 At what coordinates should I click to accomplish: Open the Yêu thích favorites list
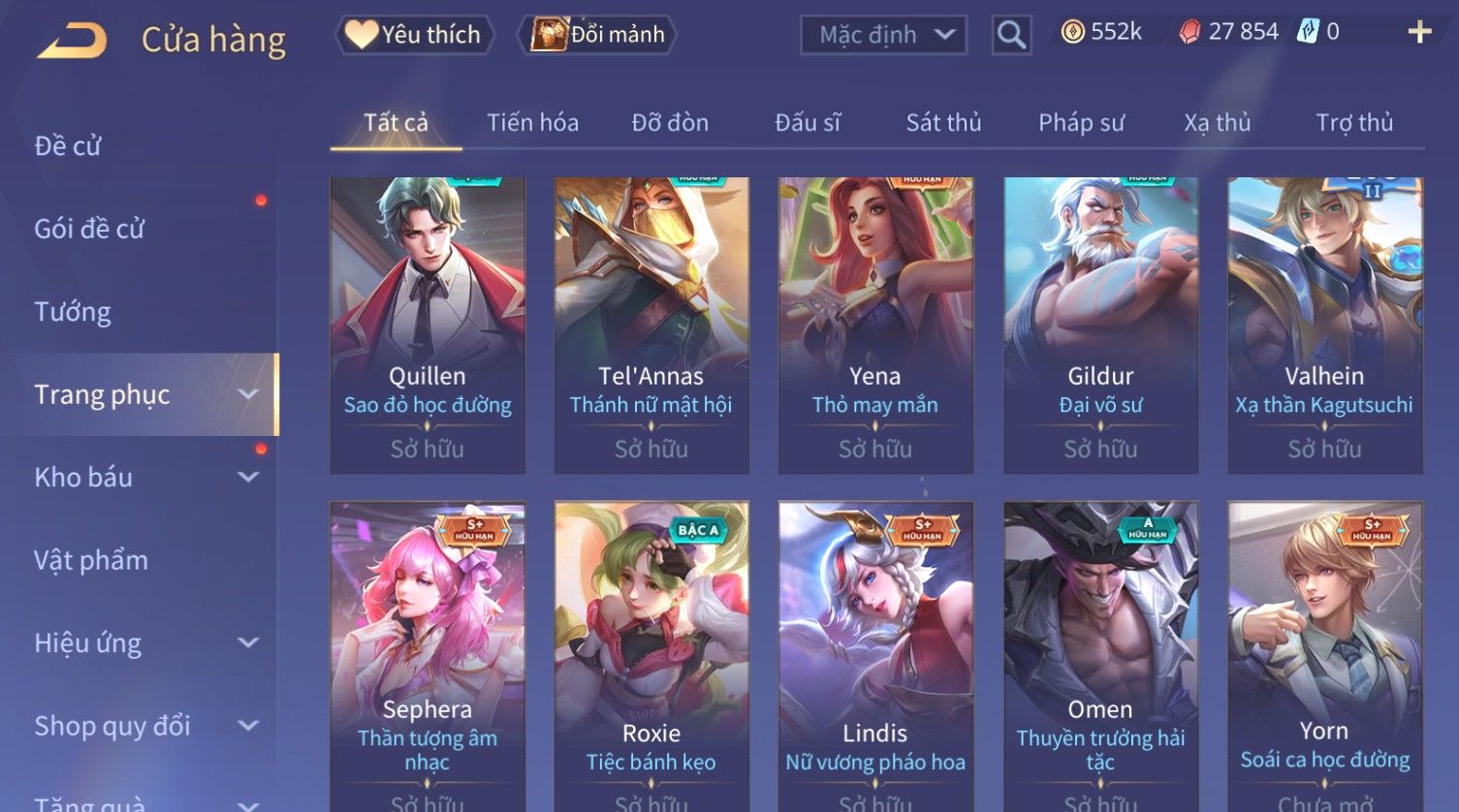tap(415, 35)
